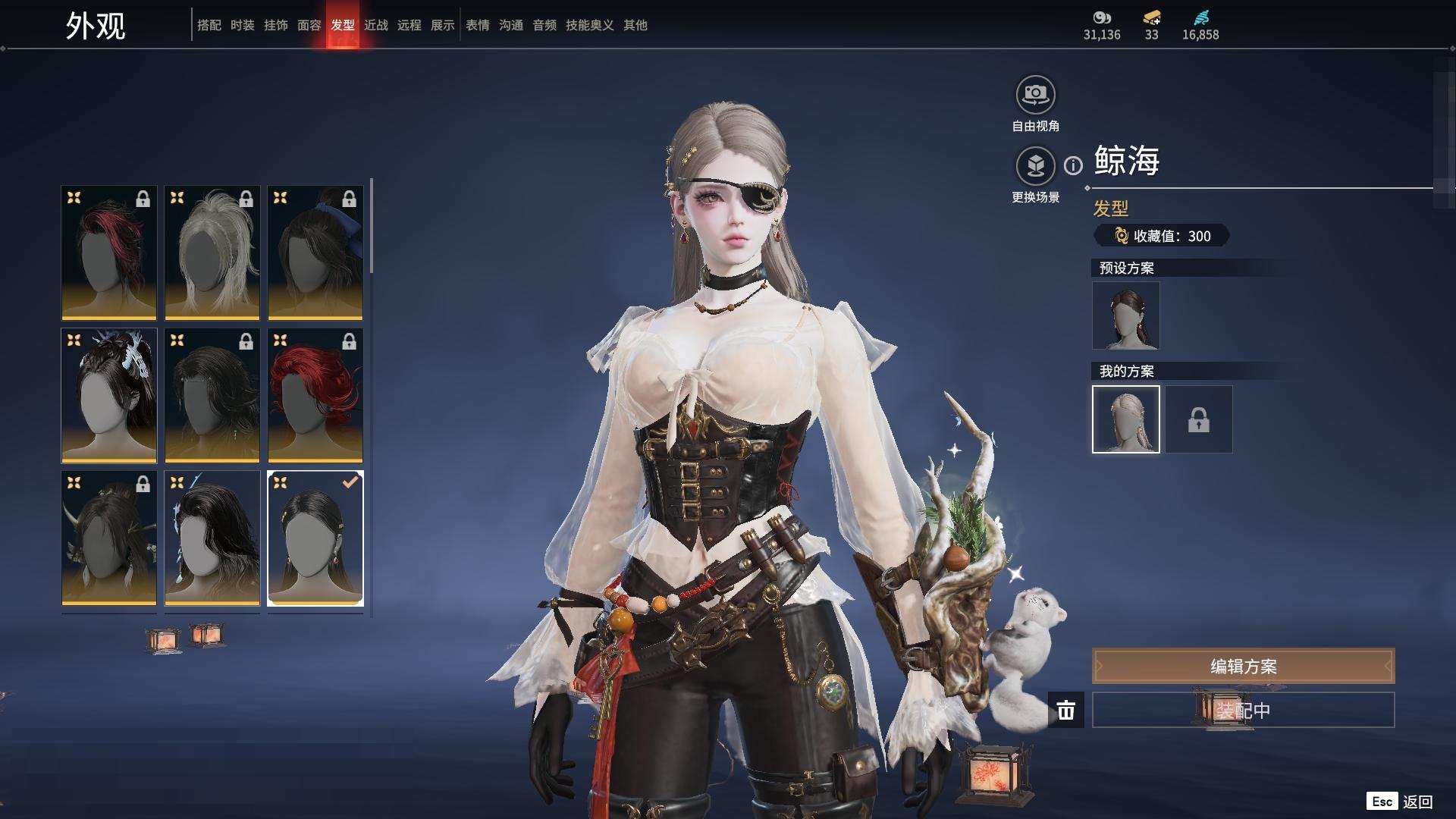This screenshot has height=819, width=1456.
Task: Click the 编辑方案 button
Action: tap(1243, 666)
